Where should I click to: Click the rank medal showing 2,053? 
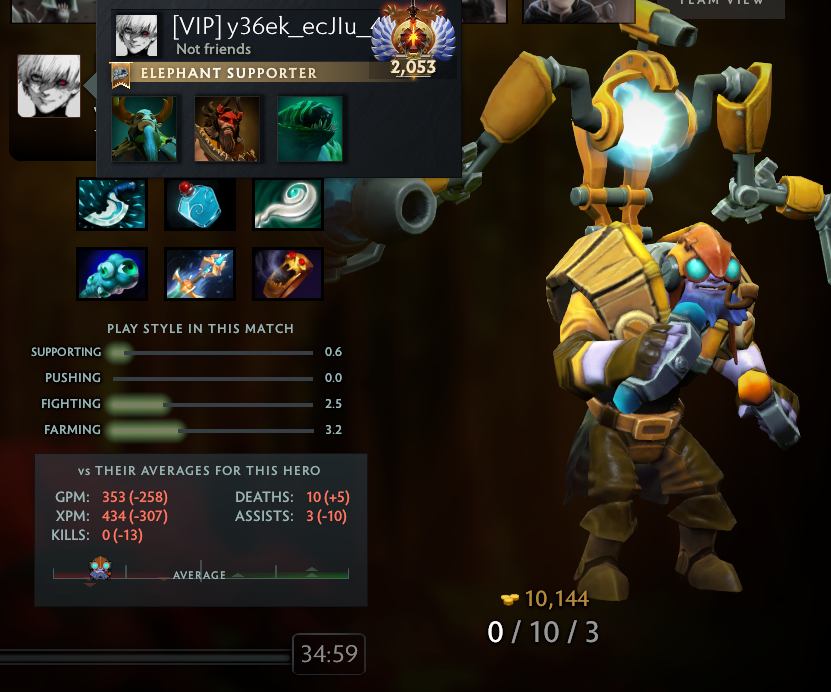[x=412, y=42]
